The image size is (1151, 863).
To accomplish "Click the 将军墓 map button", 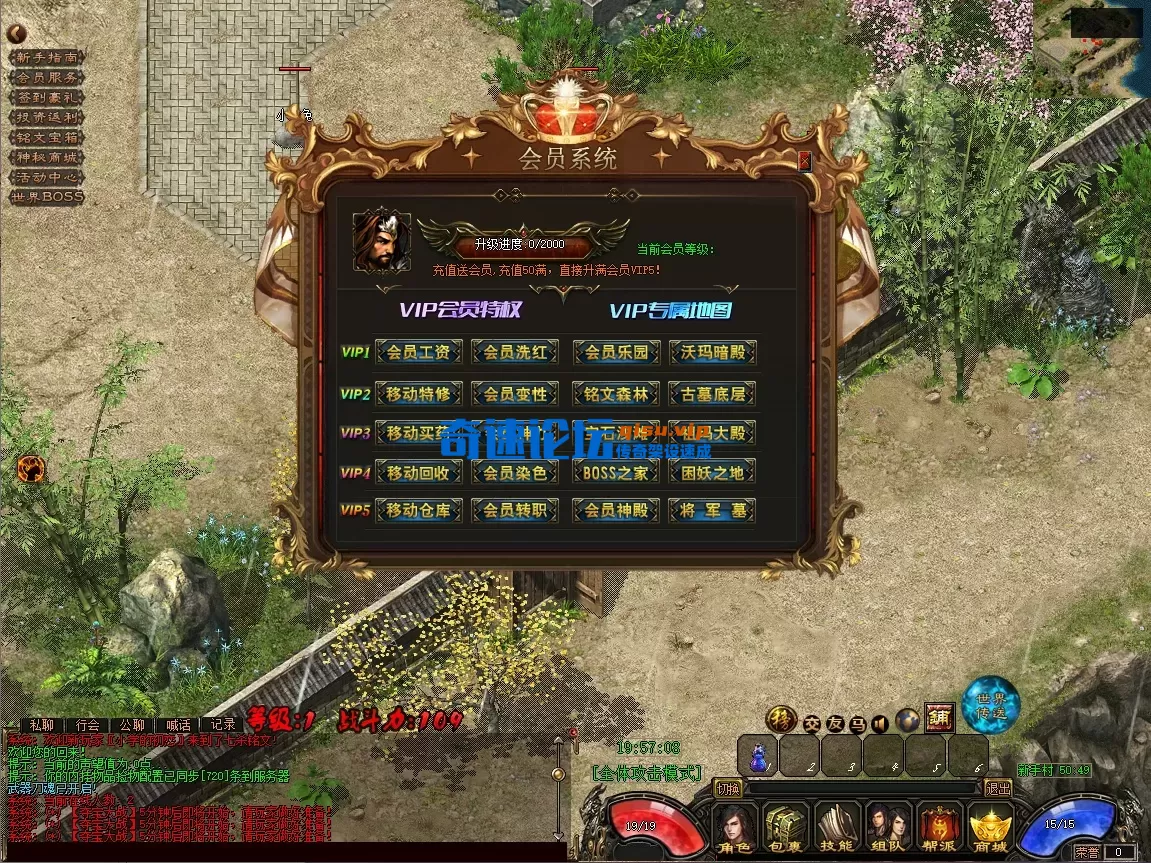I will [x=712, y=511].
